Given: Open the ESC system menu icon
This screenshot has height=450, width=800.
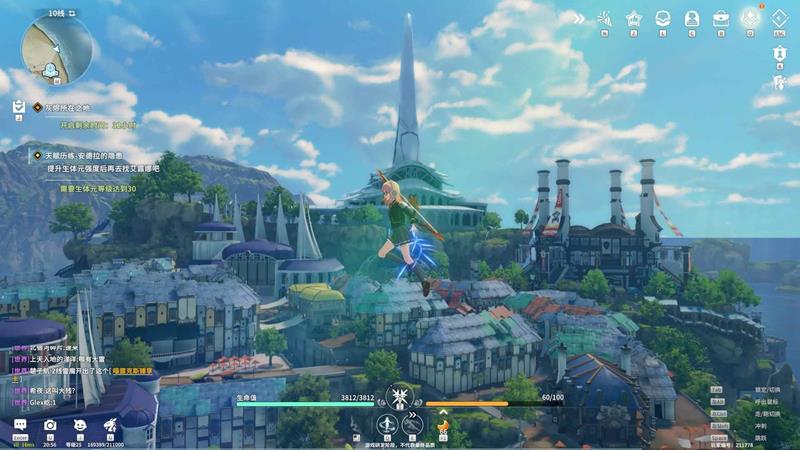Looking at the screenshot, I should click(781, 19).
